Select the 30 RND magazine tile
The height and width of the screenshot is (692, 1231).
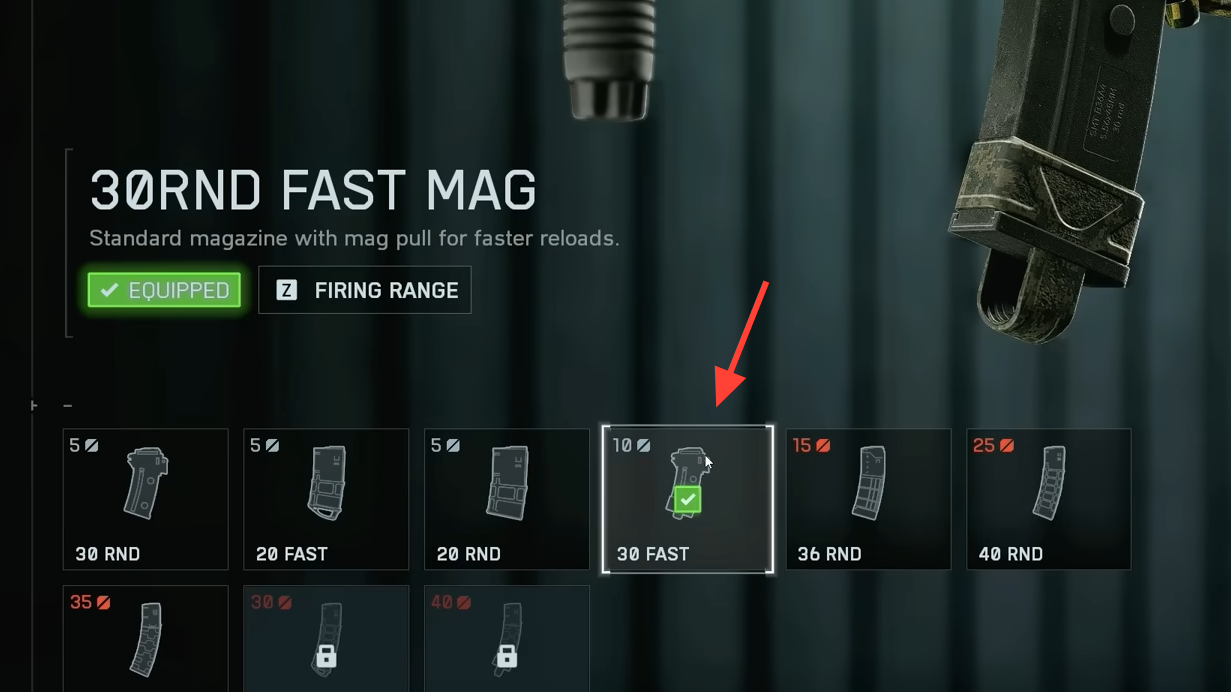(145, 499)
